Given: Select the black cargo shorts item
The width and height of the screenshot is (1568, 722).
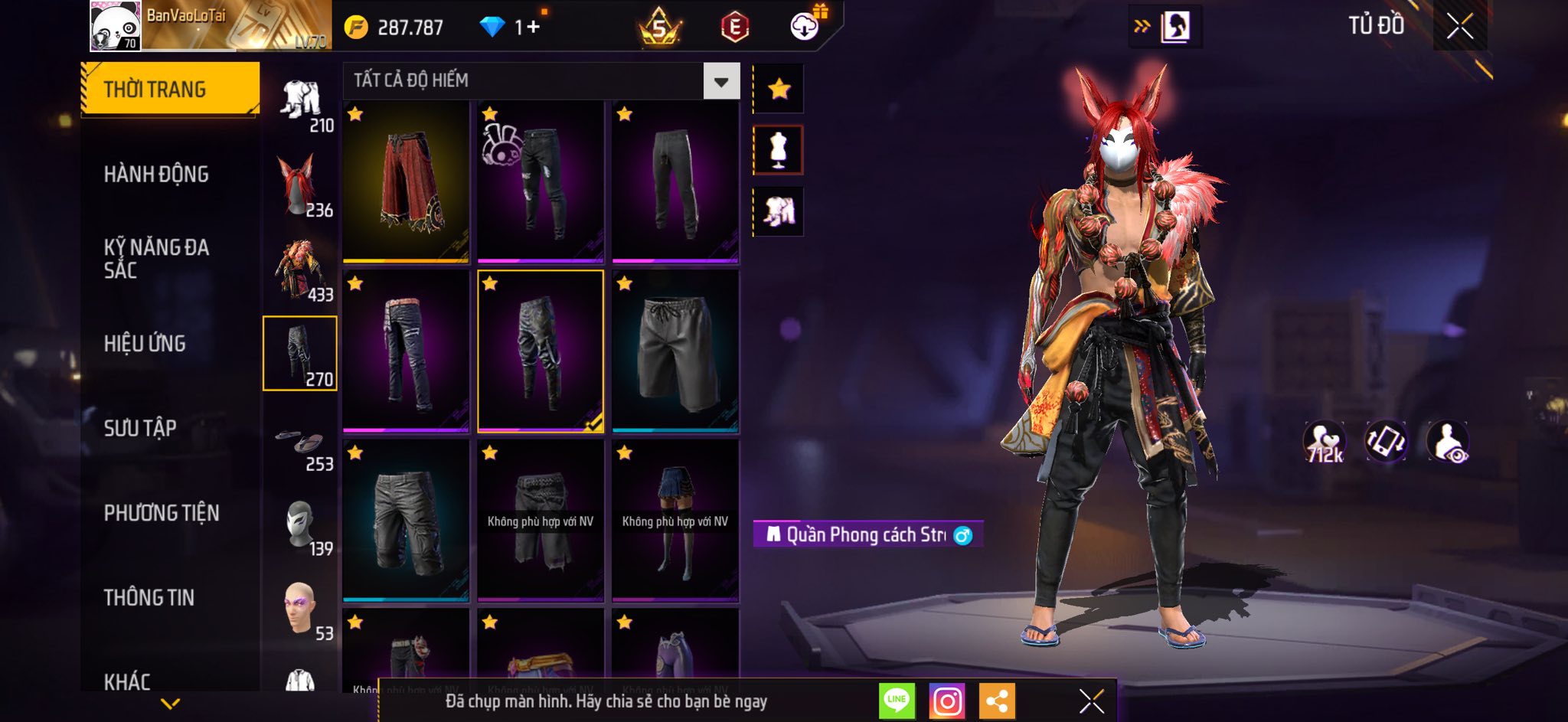Looking at the screenshot, I should tap(406, 521).
